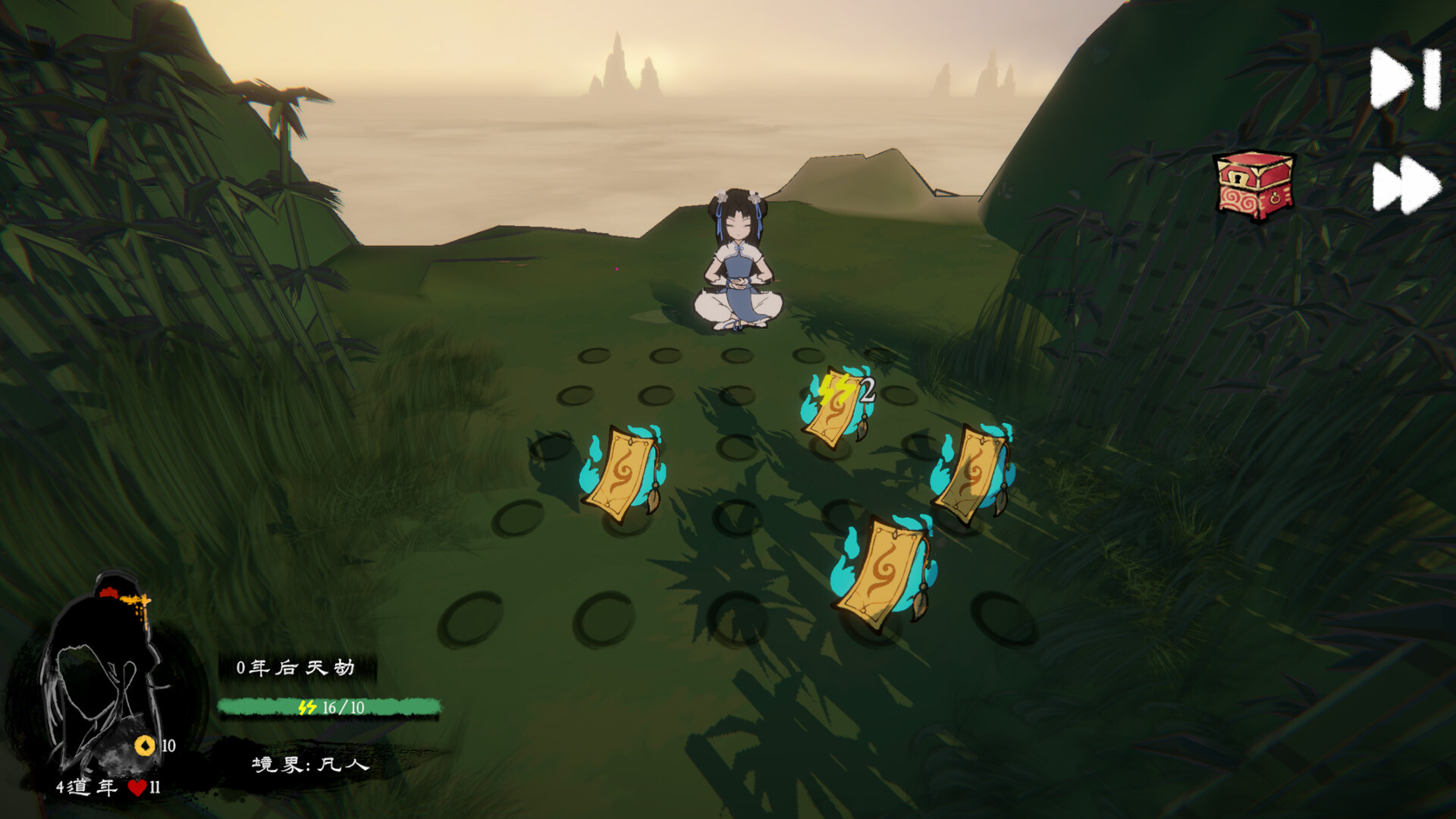Click the red heart icon showing 11
Image resolution: width=1456 pixels, height=819 pixels.
coord(136,789)
